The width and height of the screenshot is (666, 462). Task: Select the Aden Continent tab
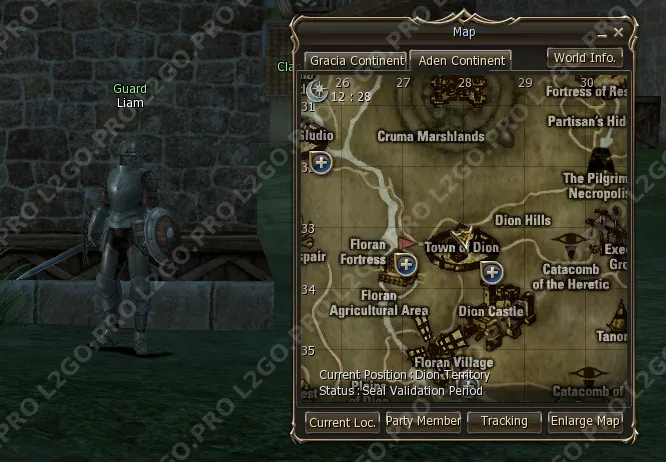click(x=460, y=61)
